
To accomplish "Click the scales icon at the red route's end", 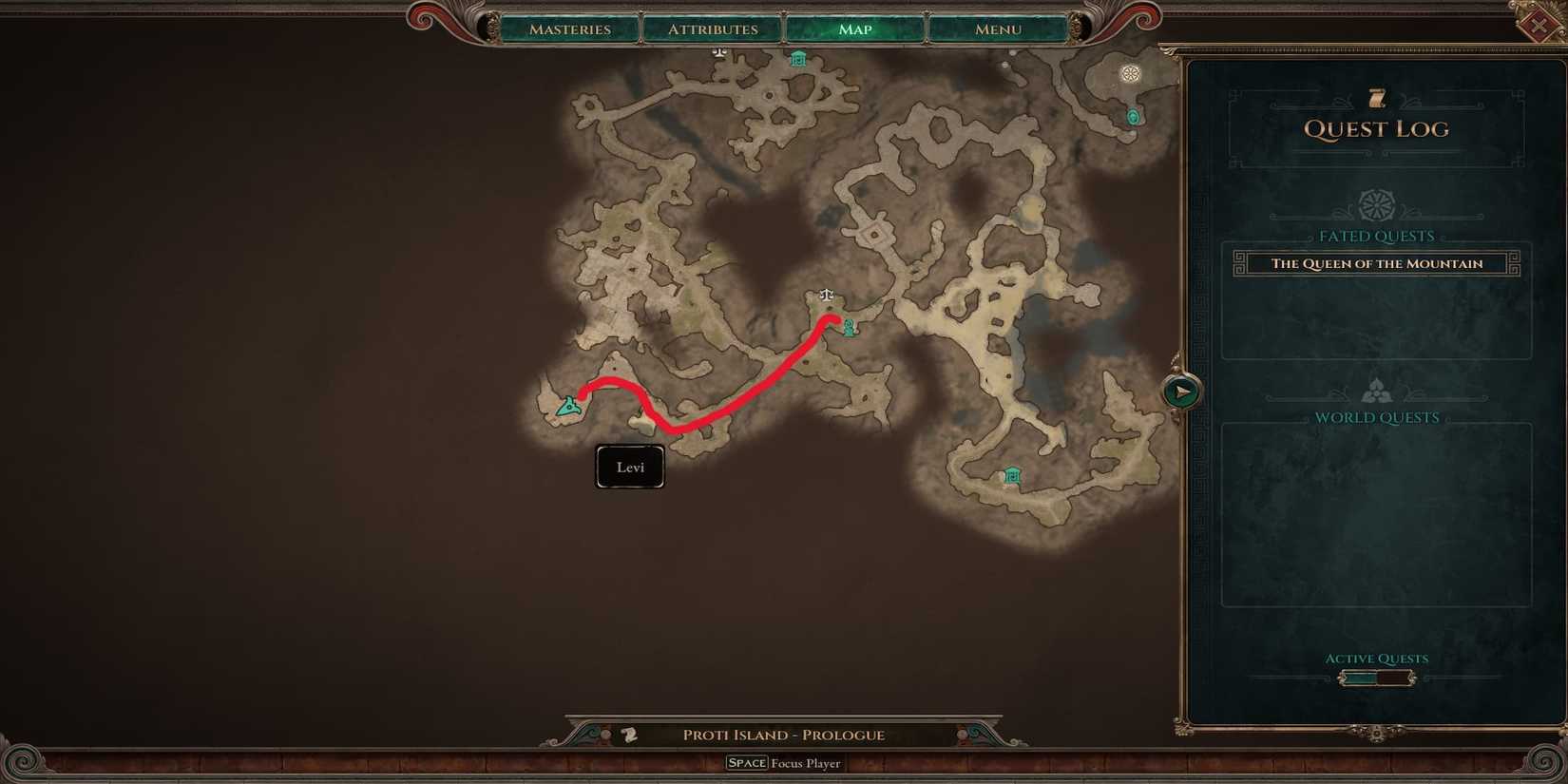I will click(x=825, y=296).
